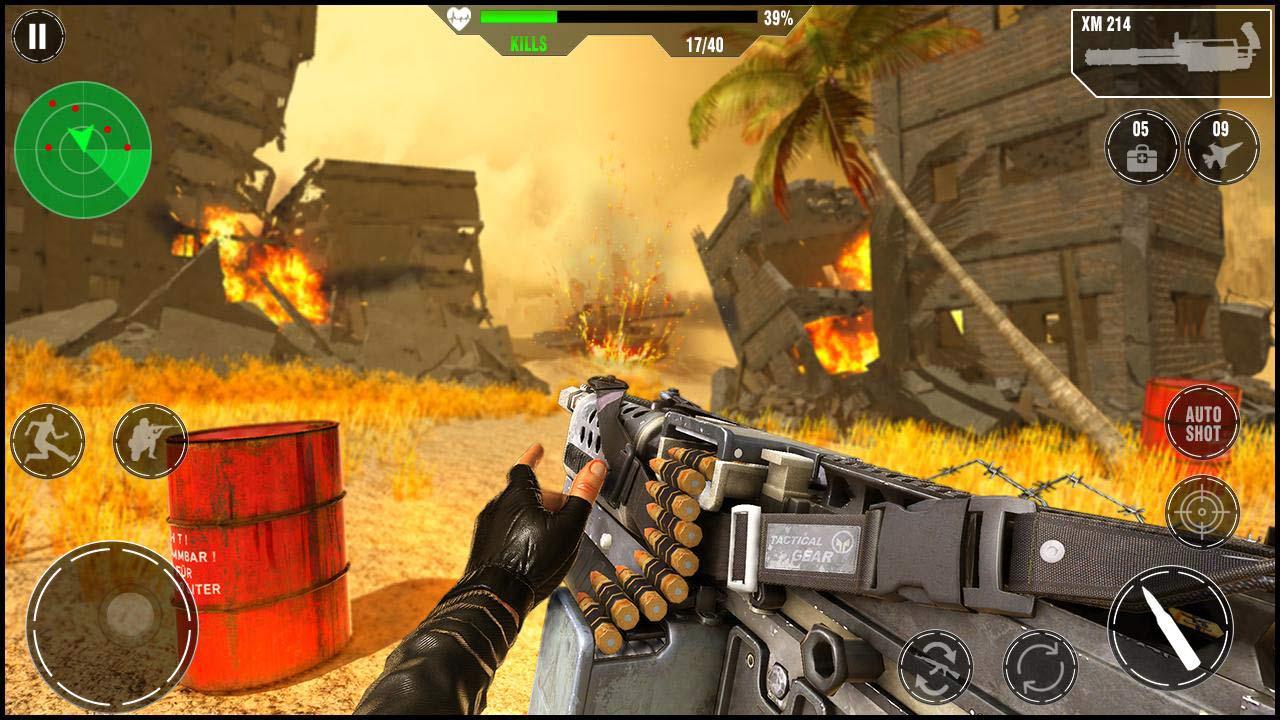Aim with the crosshair scope button

pyautogui.click(x=1202, y=512)
